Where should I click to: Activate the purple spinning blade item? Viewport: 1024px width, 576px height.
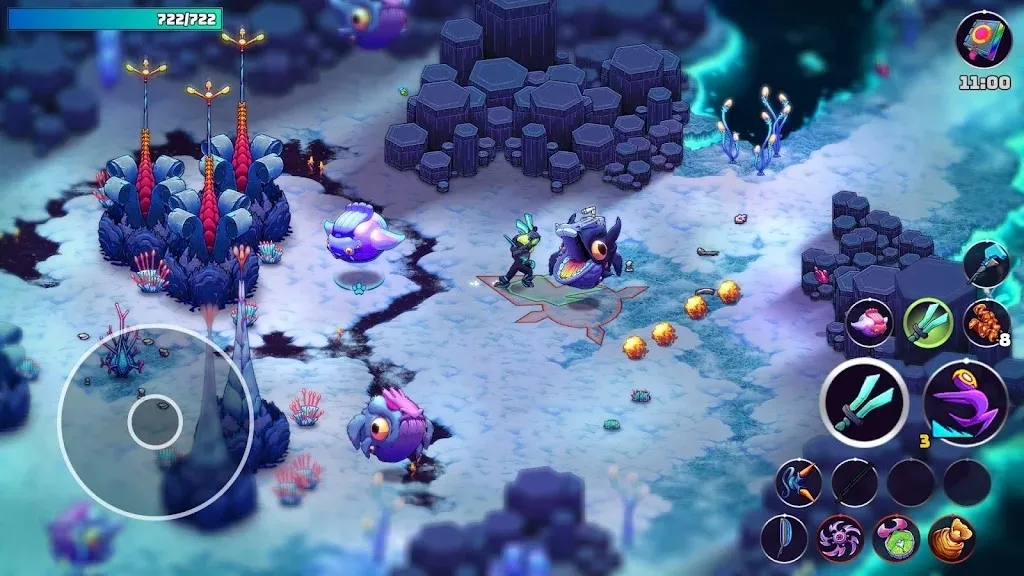pos(839,538)
